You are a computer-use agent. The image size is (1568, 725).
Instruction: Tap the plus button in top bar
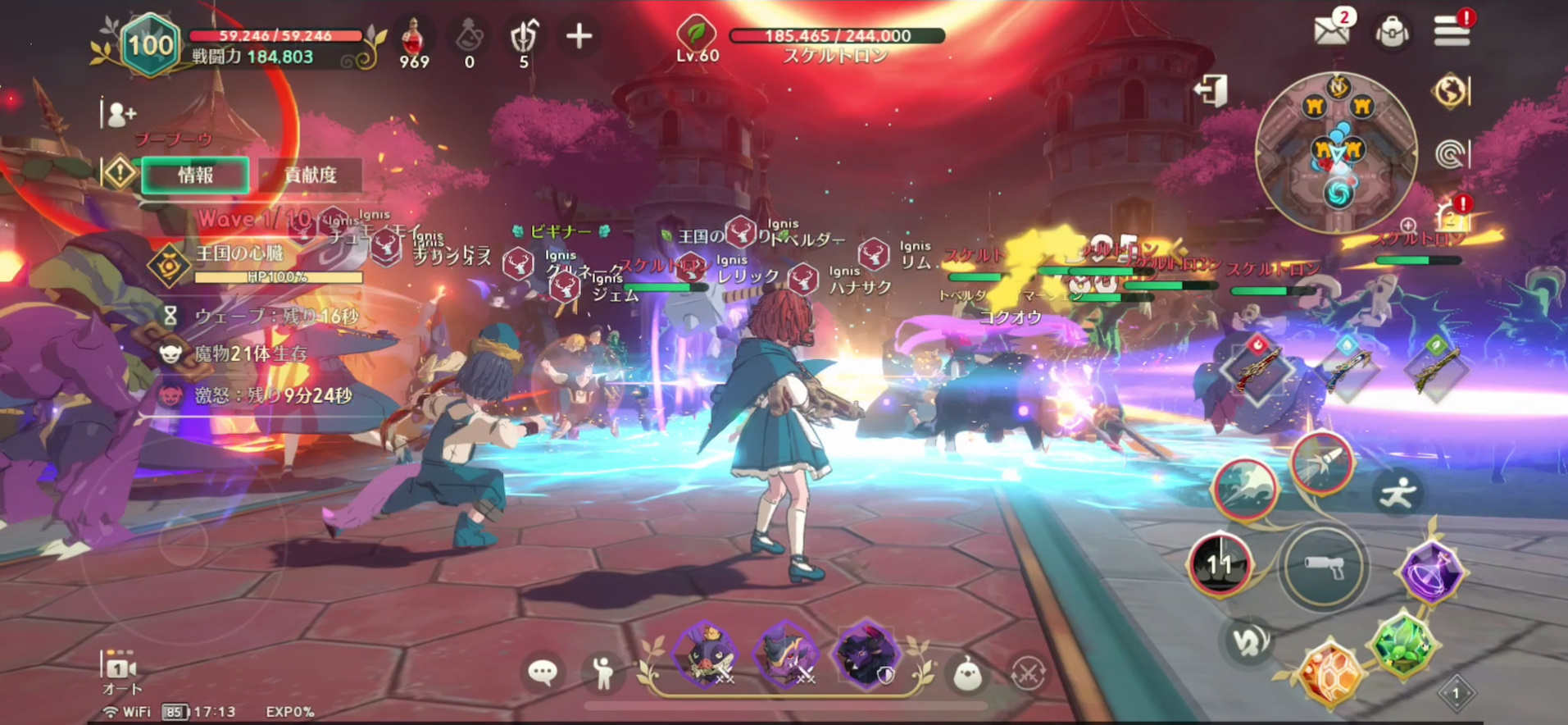(579, 36)
